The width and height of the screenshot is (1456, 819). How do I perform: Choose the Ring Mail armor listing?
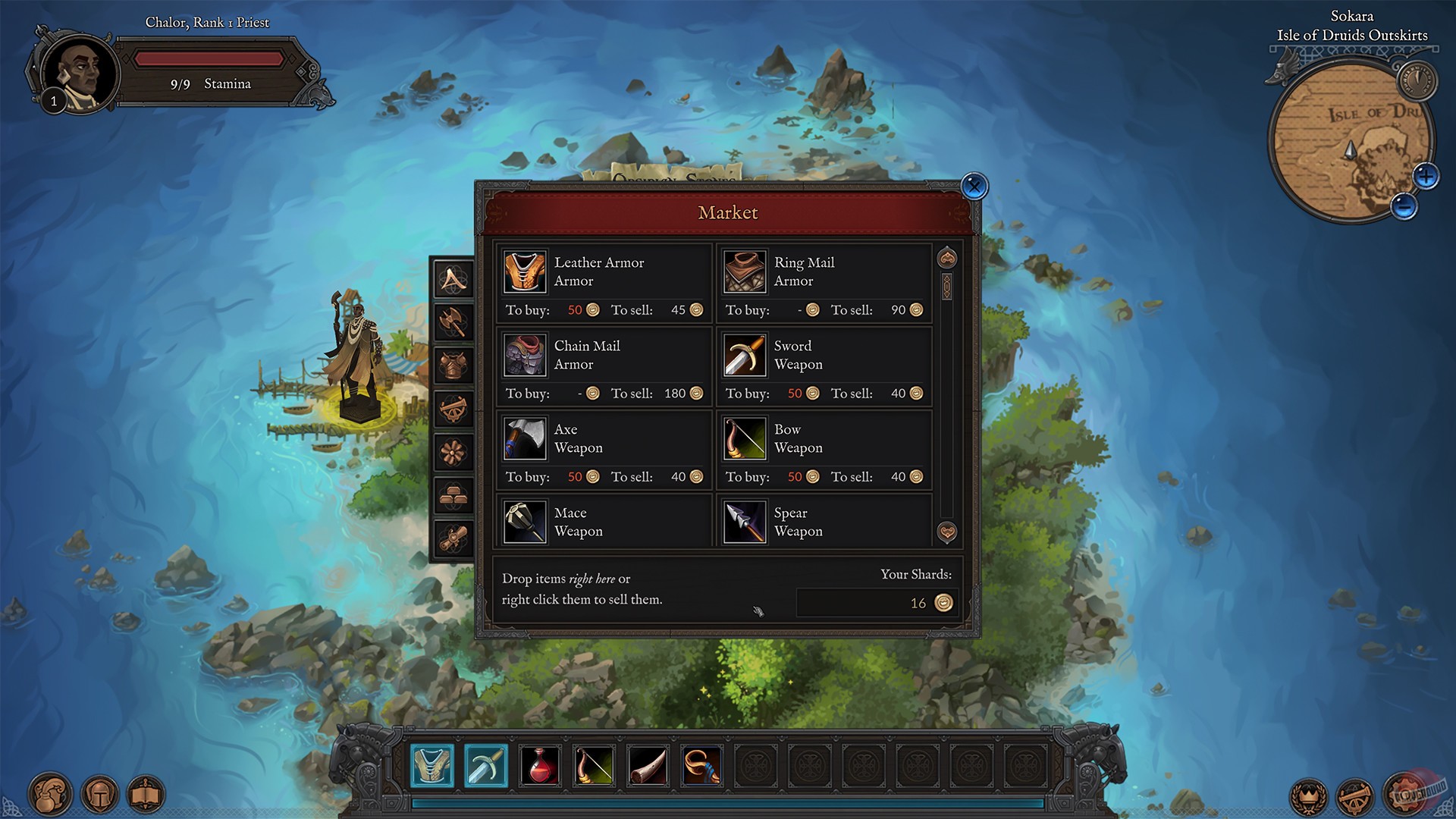coord(824,282)
